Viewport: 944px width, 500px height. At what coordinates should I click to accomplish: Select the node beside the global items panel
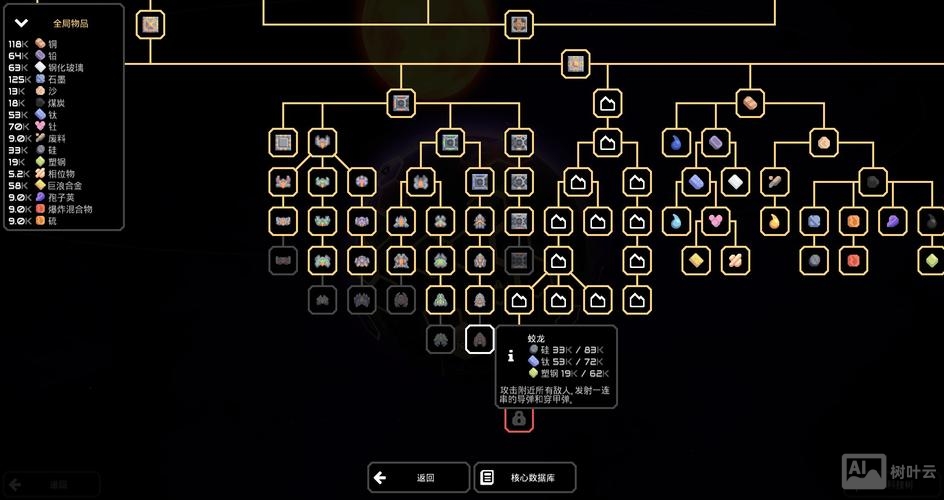click(x=151, y=24)
